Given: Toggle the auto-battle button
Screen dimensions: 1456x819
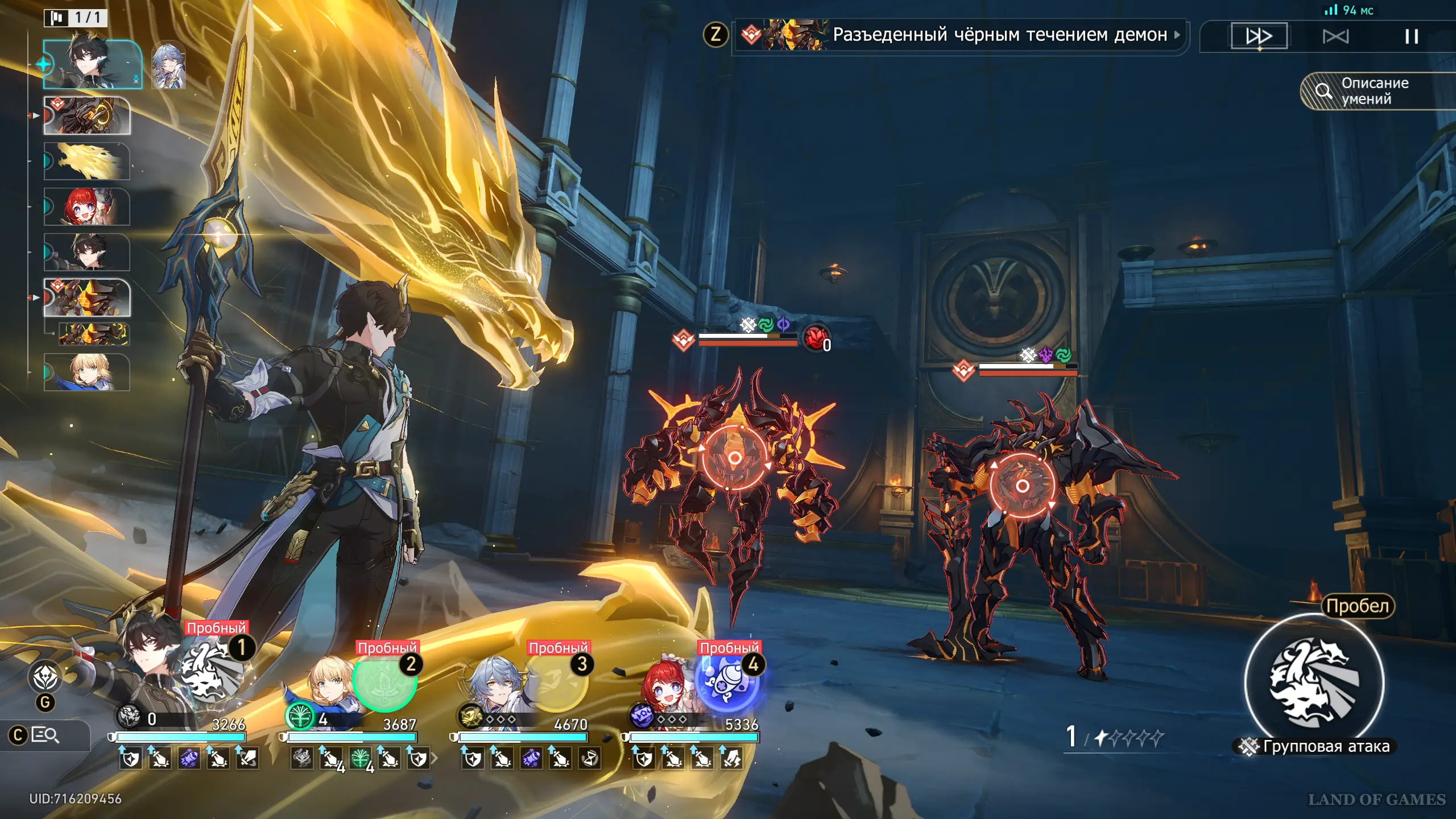Looking at the screenshot, I should coord(1335,37).
